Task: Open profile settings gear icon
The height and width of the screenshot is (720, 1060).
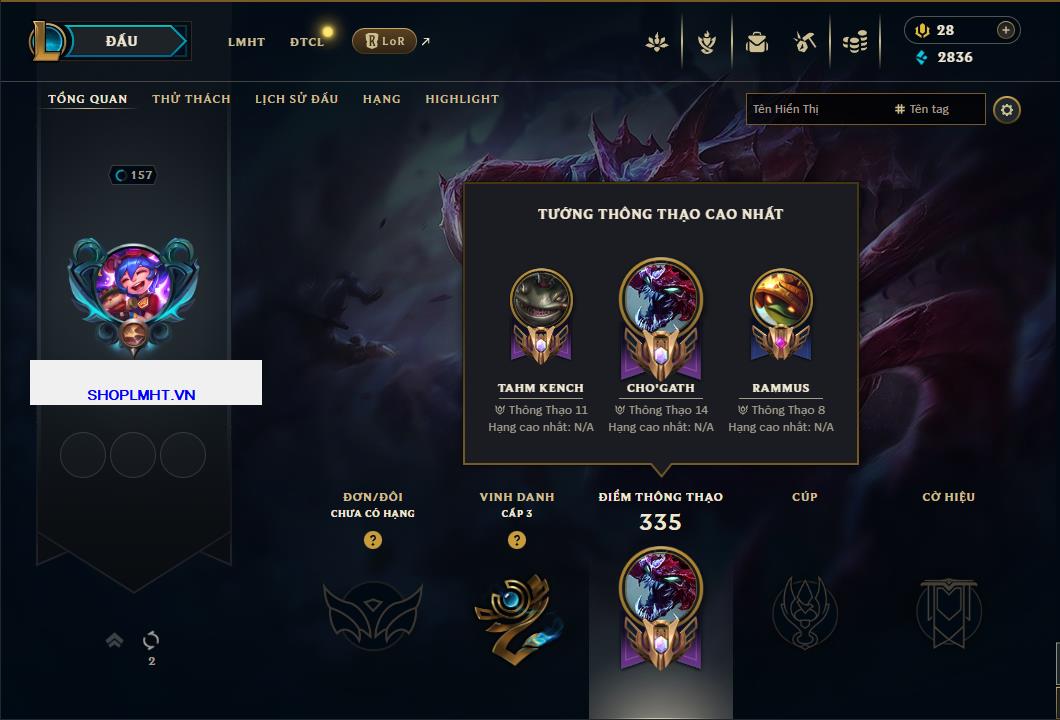Action: click(1007, 109)
